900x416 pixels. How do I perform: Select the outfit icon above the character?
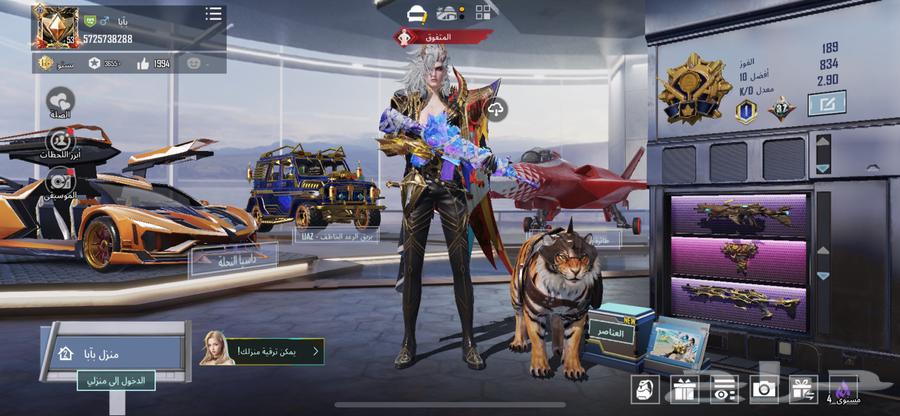(417, 13)
